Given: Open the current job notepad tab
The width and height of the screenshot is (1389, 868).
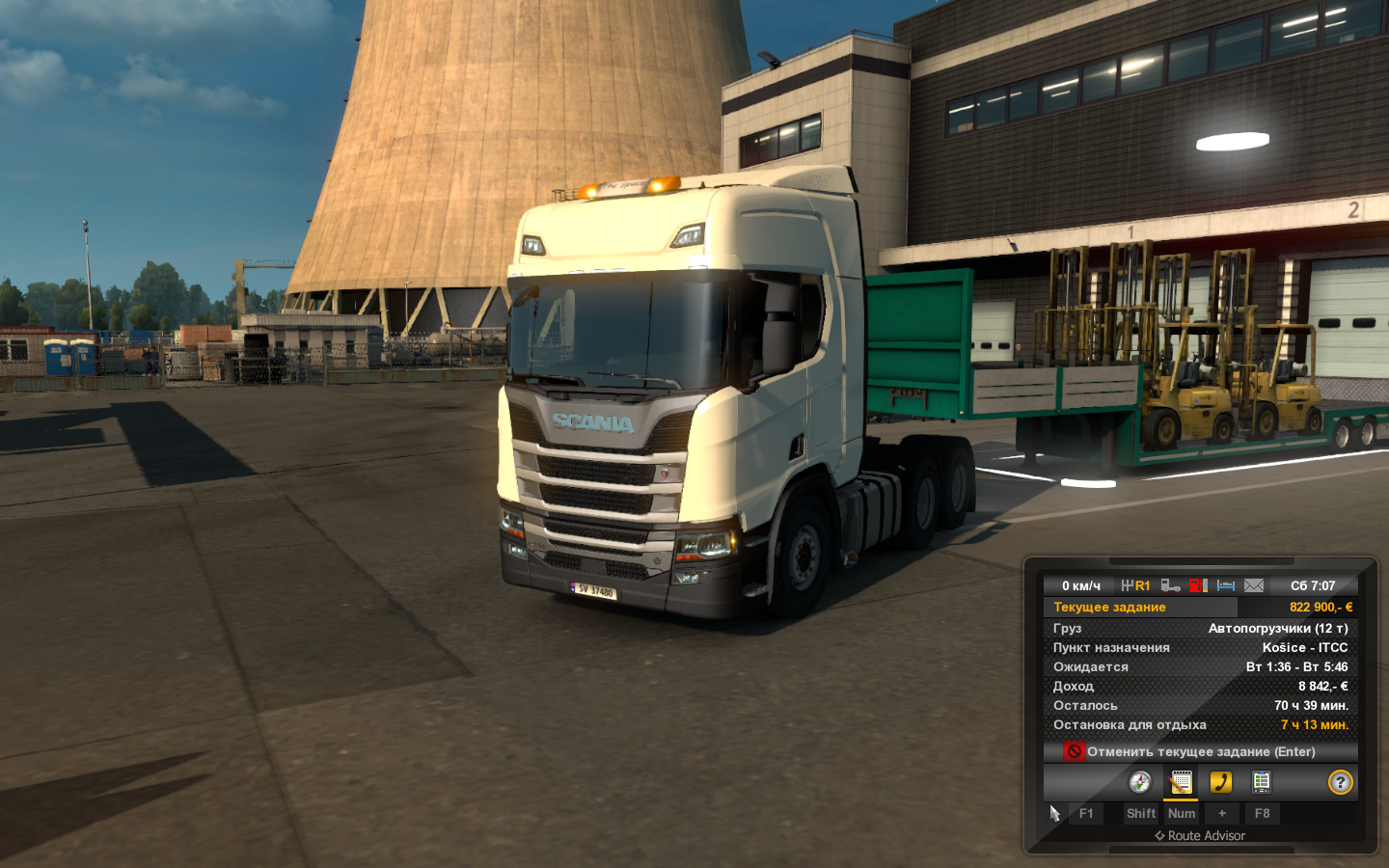Looking at the screenshot, I should (1181, 782).
